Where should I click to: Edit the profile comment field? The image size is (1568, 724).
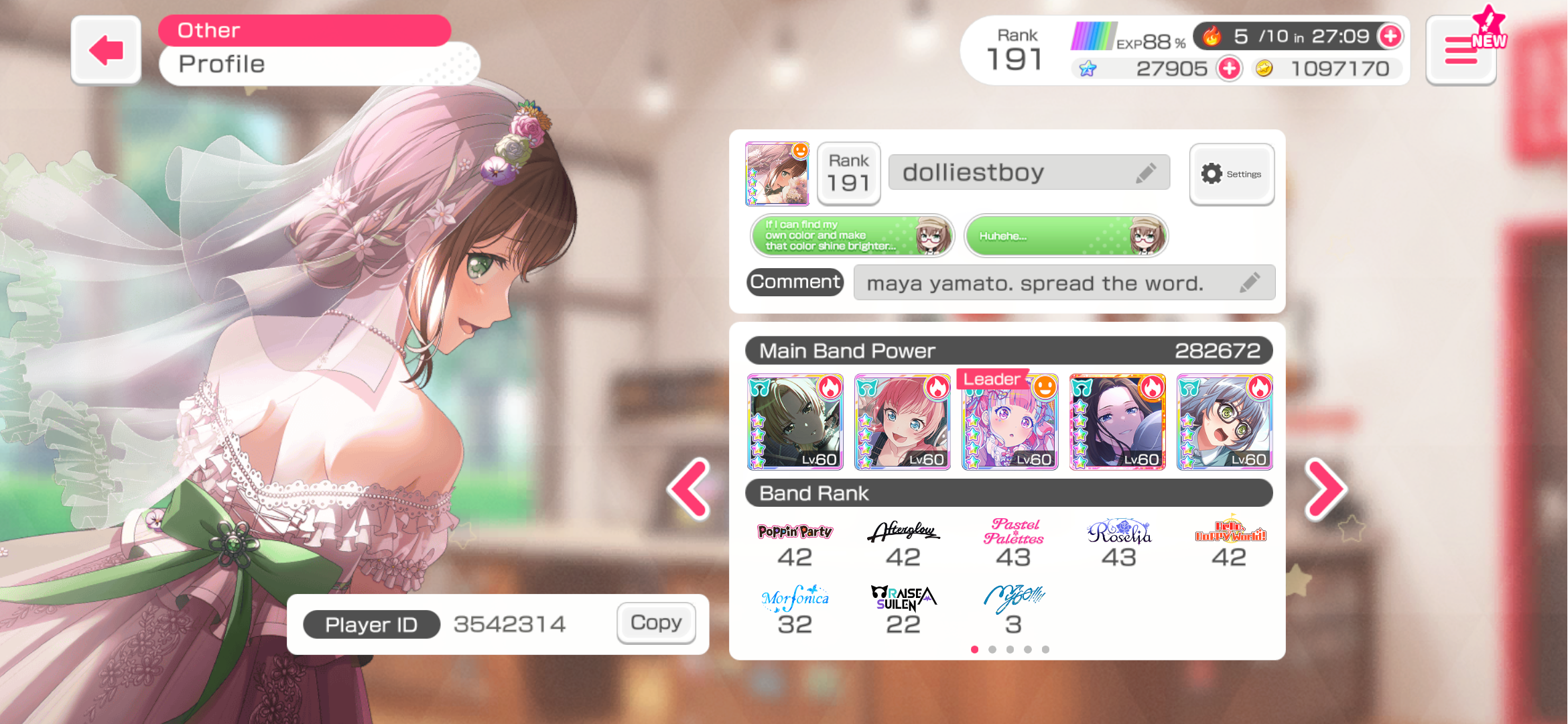click(x=1249, y=283)
